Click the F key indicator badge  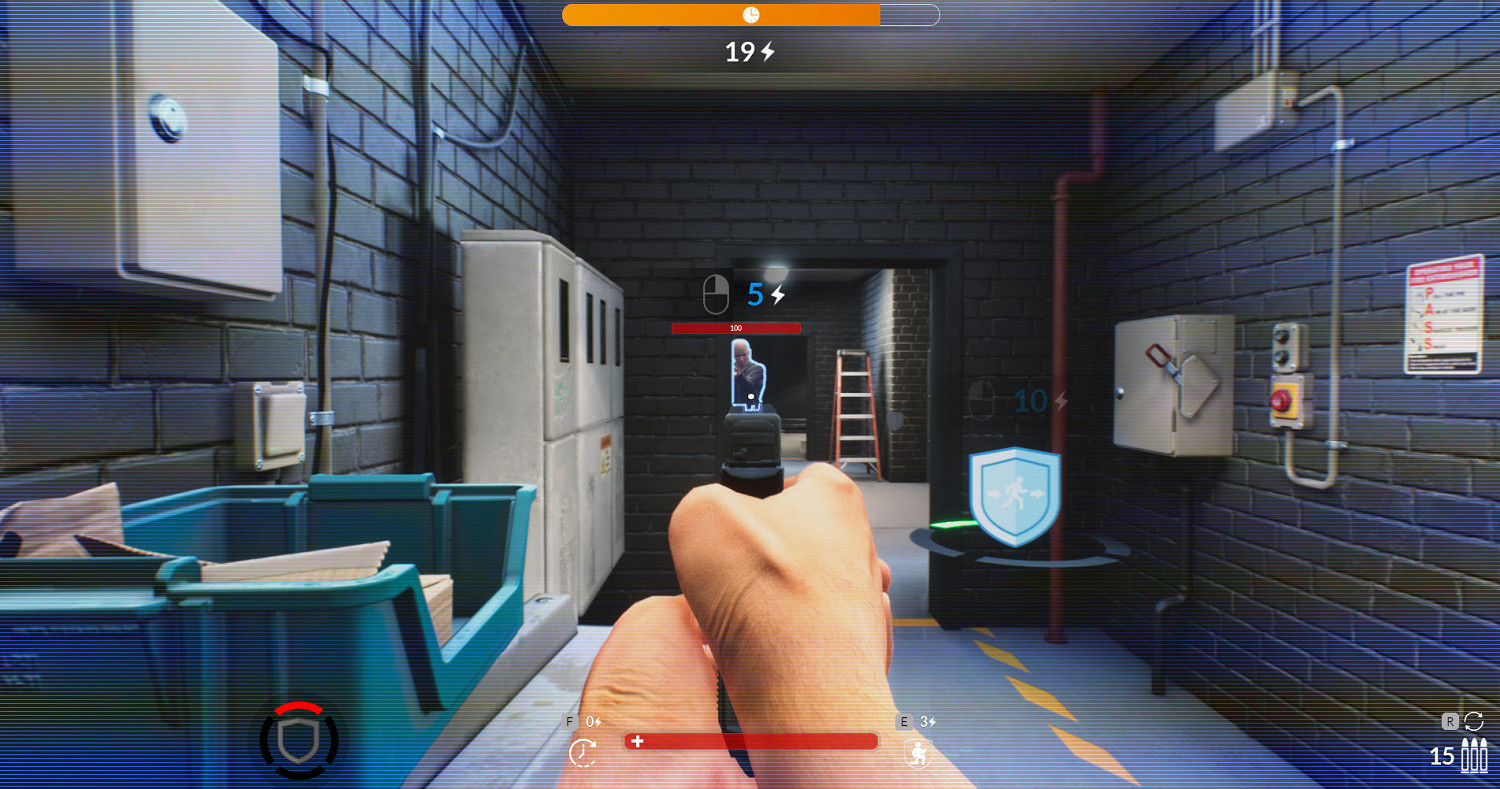[x=570, y=720]
